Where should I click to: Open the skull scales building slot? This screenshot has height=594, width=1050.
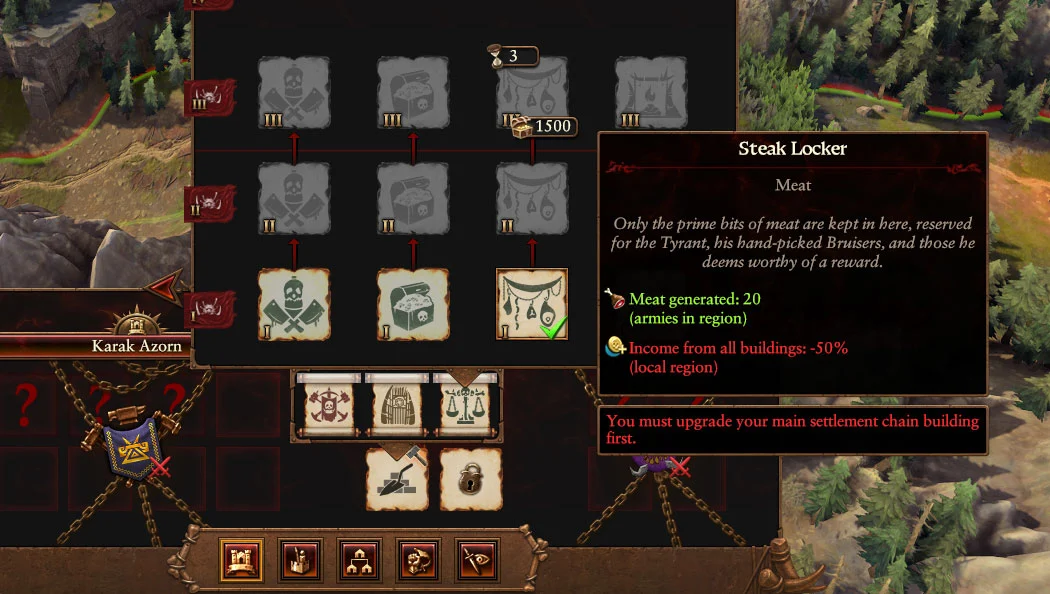[x=468, y=407]
